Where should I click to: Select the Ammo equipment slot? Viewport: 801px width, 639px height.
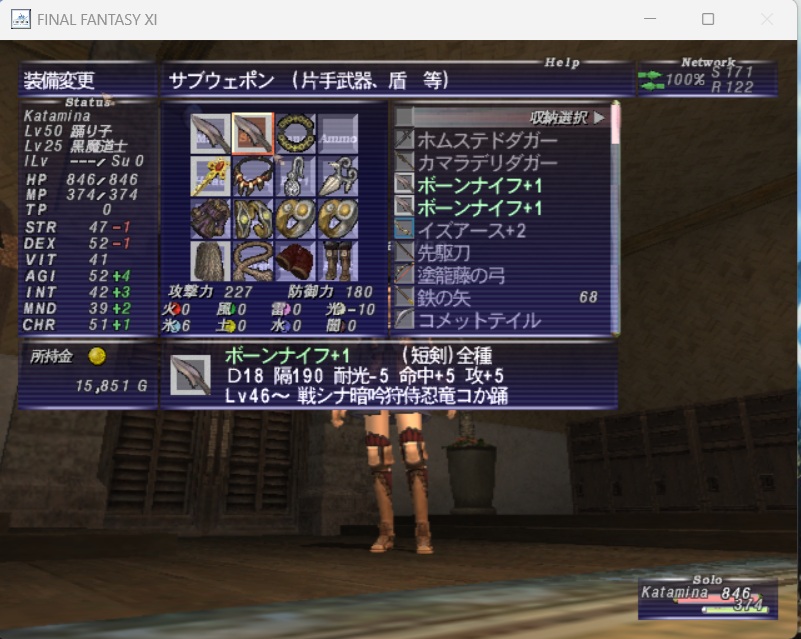coord(339,134)
